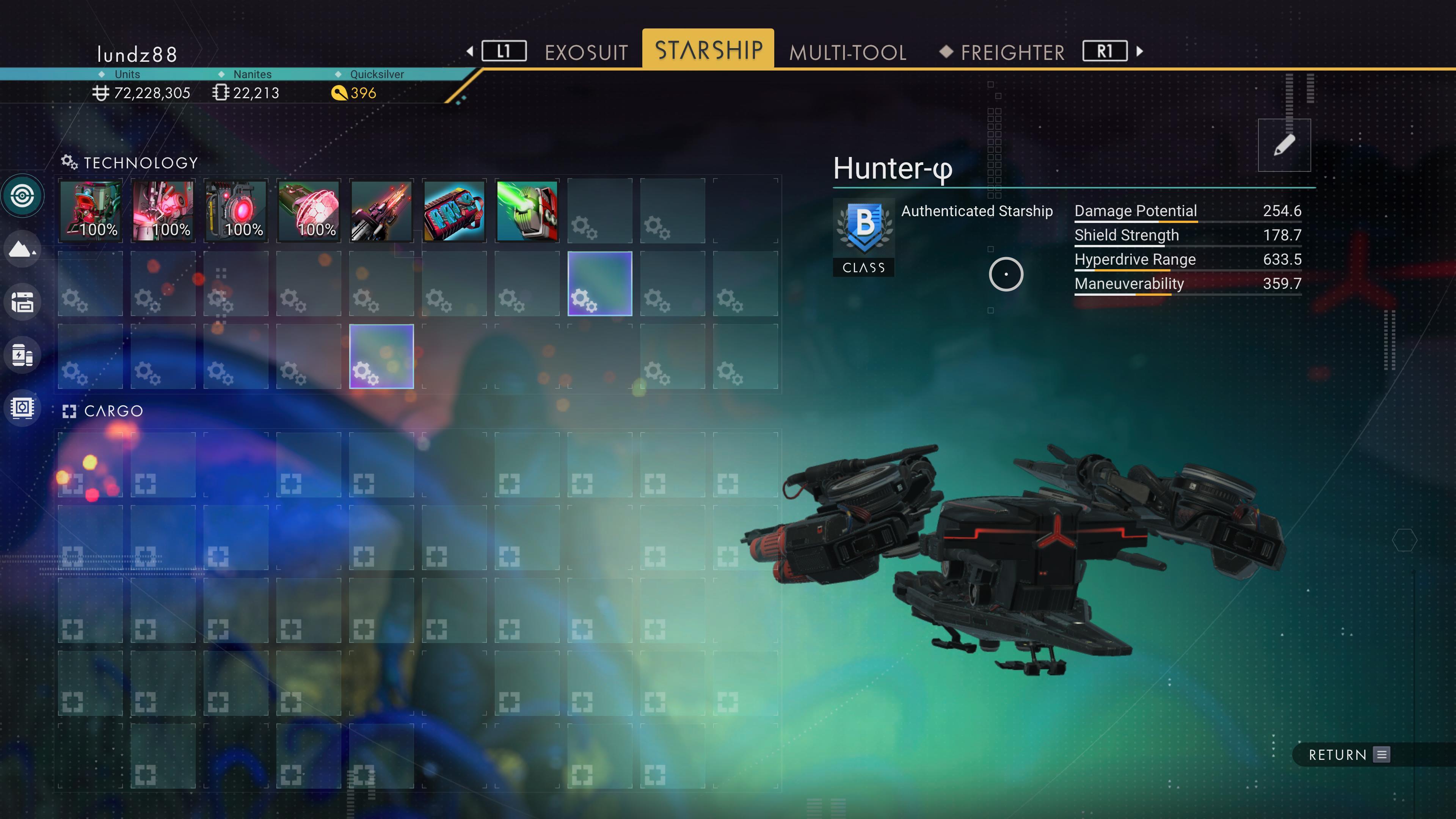
Task: Open the mountain landscape sidebar filter
Action: click(23, 249)
